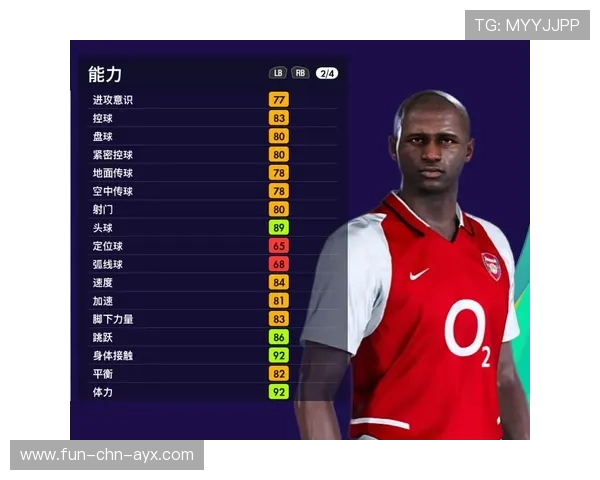This screenshot has height=480, width=600.
Task: Click the 2/4 page indicator
Action: point(327,73)
